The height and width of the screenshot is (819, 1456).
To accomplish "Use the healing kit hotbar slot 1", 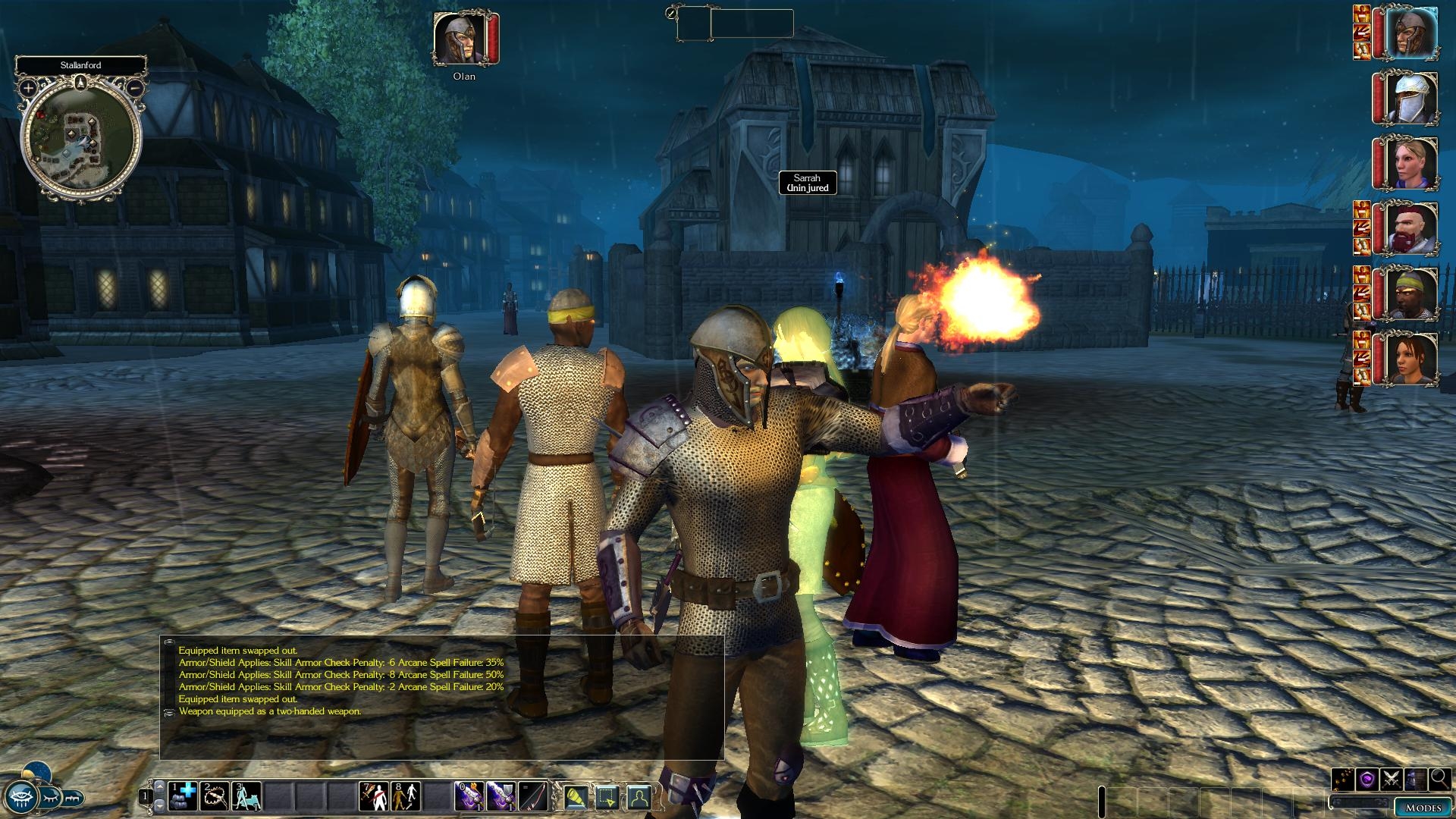I will [x=183, y=797].
